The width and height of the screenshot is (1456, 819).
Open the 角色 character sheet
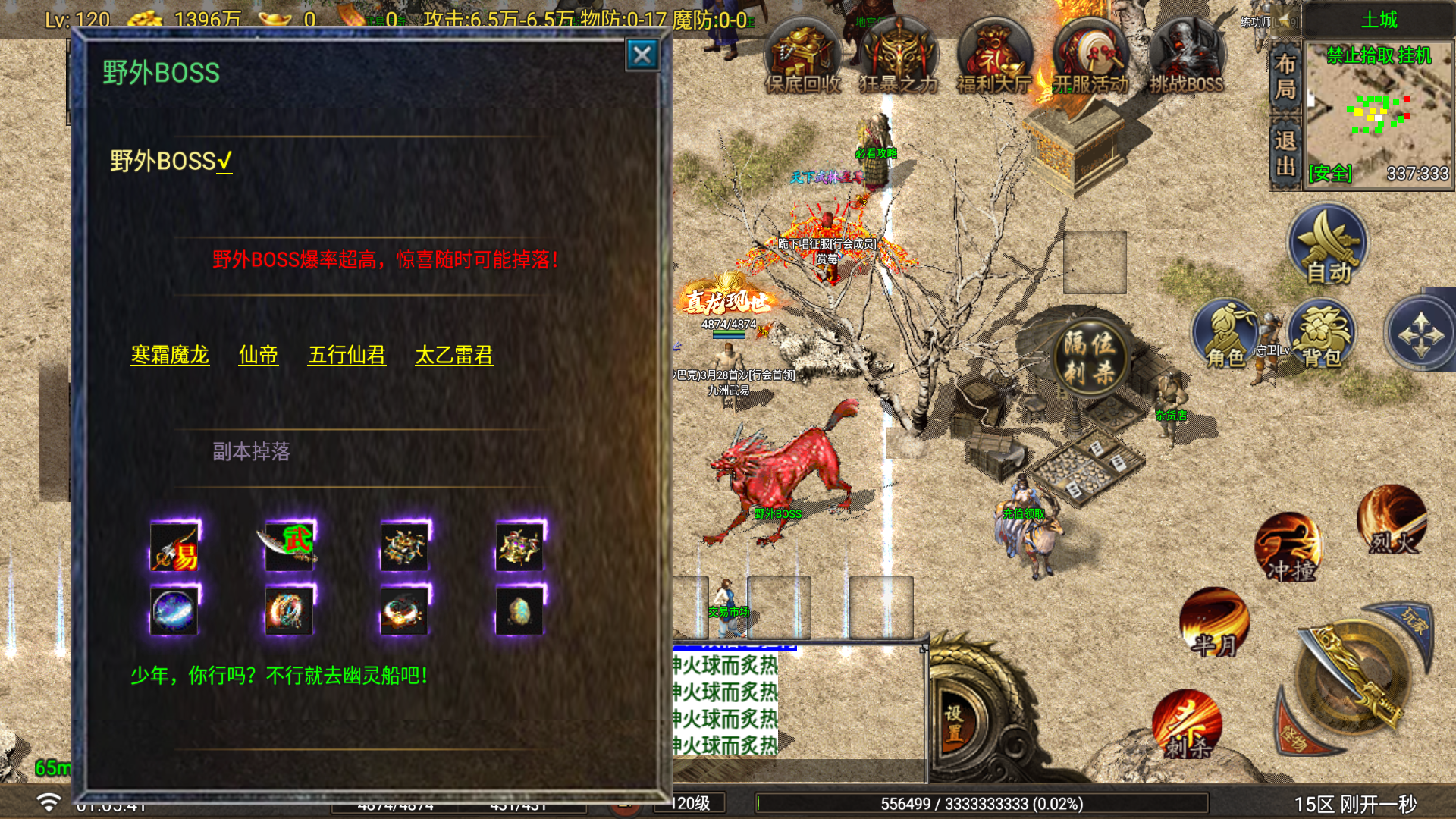tap(1225, 335)
